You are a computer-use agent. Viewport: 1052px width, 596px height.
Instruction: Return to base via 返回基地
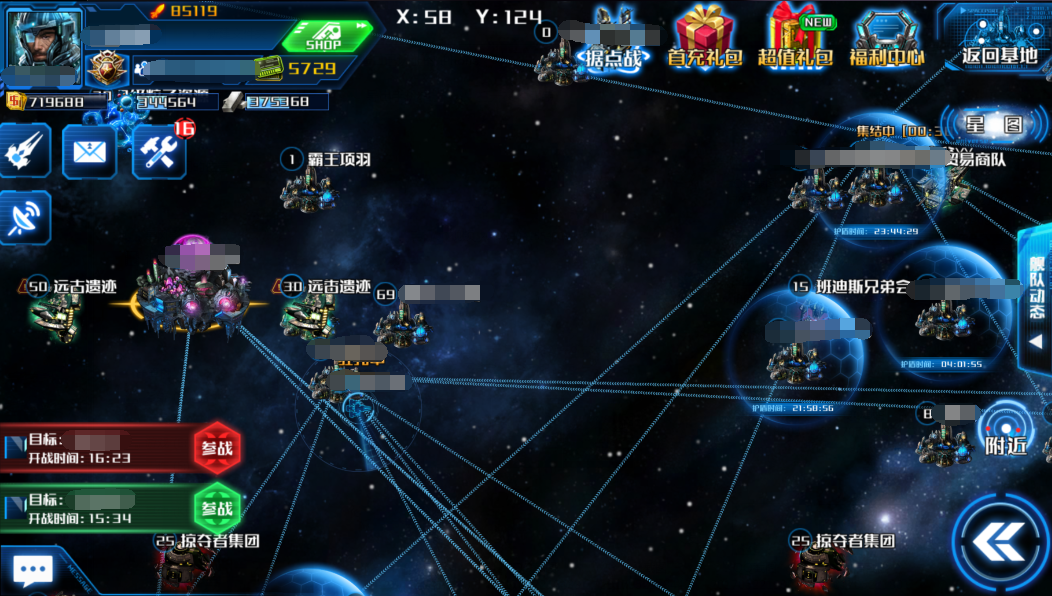point(998,37)
